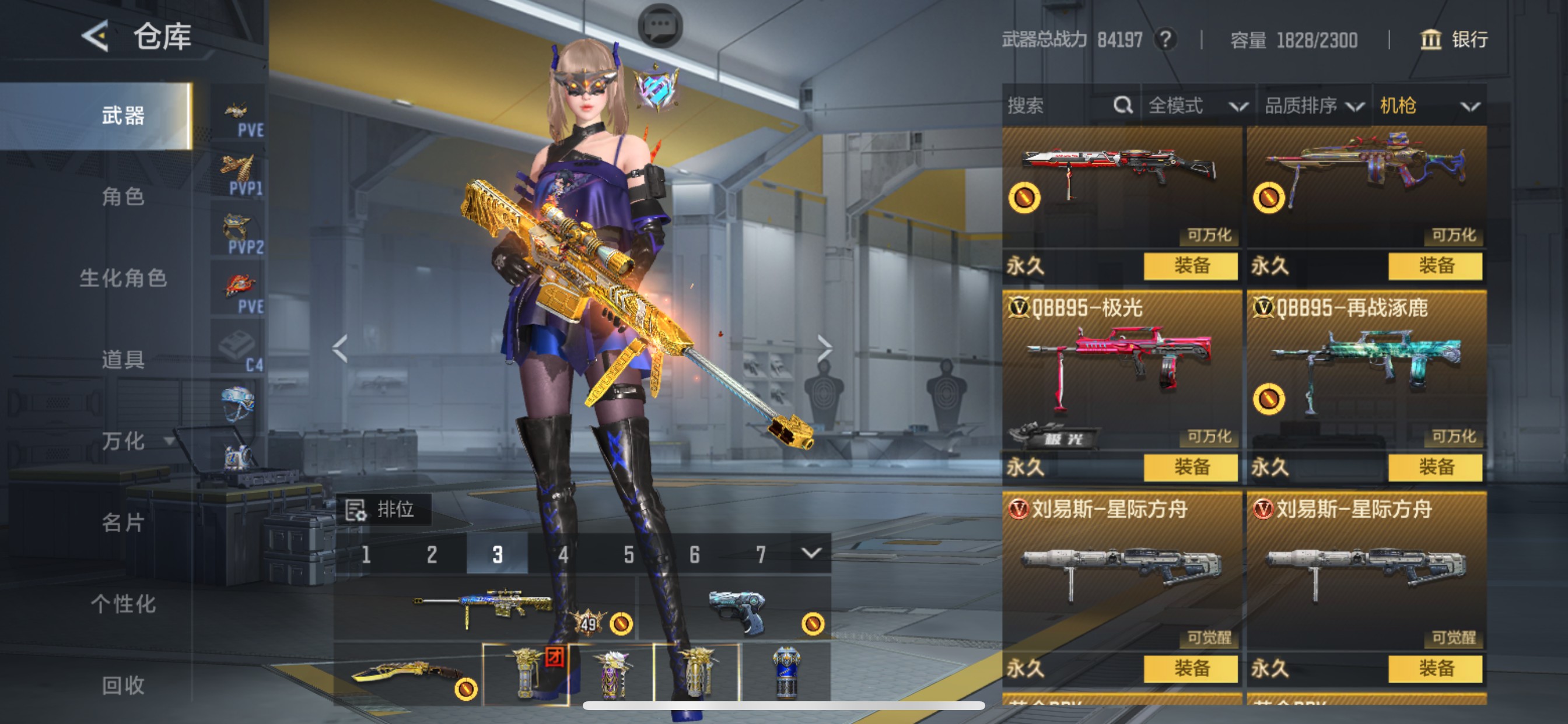Screen dimensions: 1568x724
Task: Select the 道具 category
Action: (123, 360)
